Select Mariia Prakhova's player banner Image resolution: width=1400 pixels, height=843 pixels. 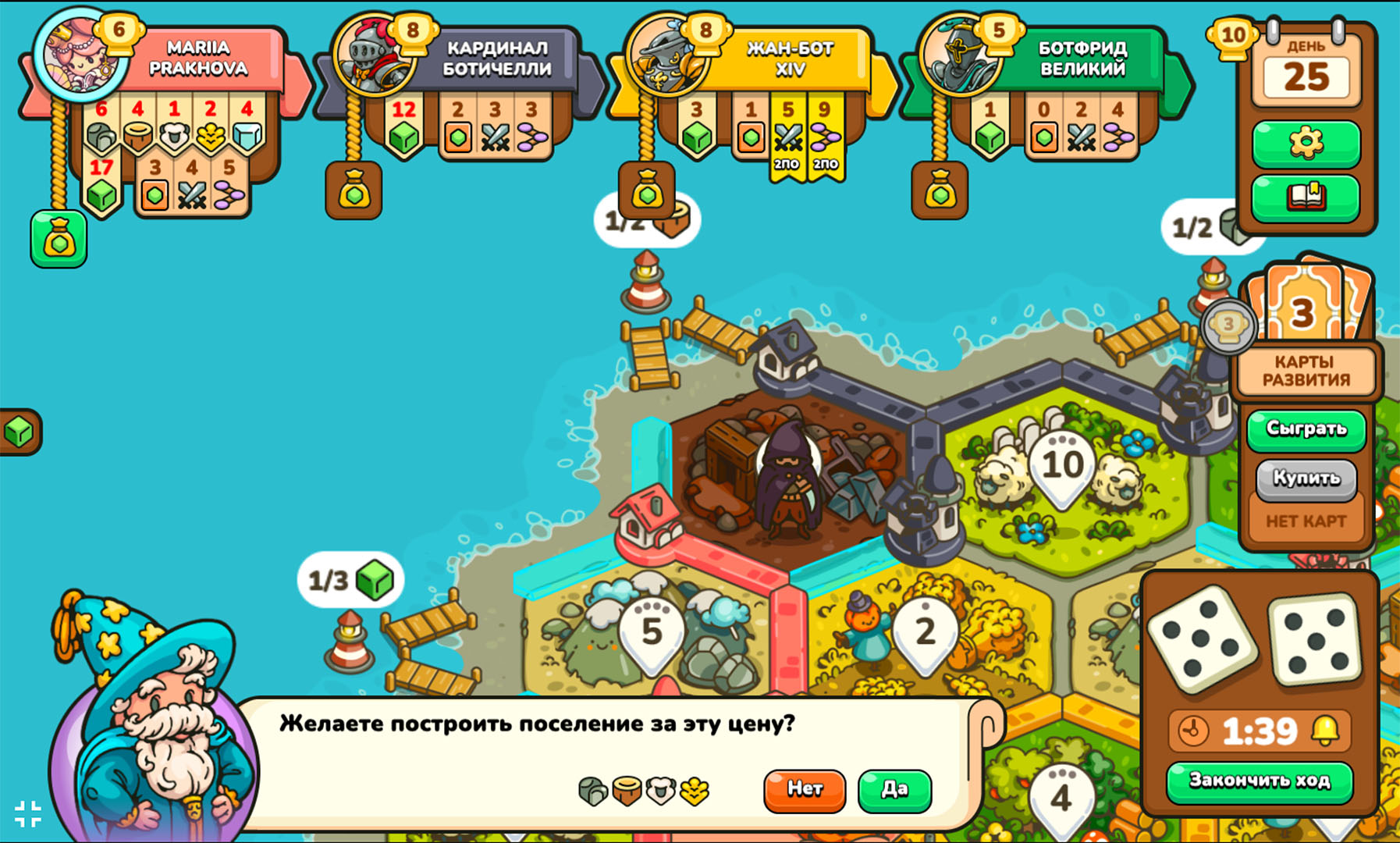click(x=198, y=59)
